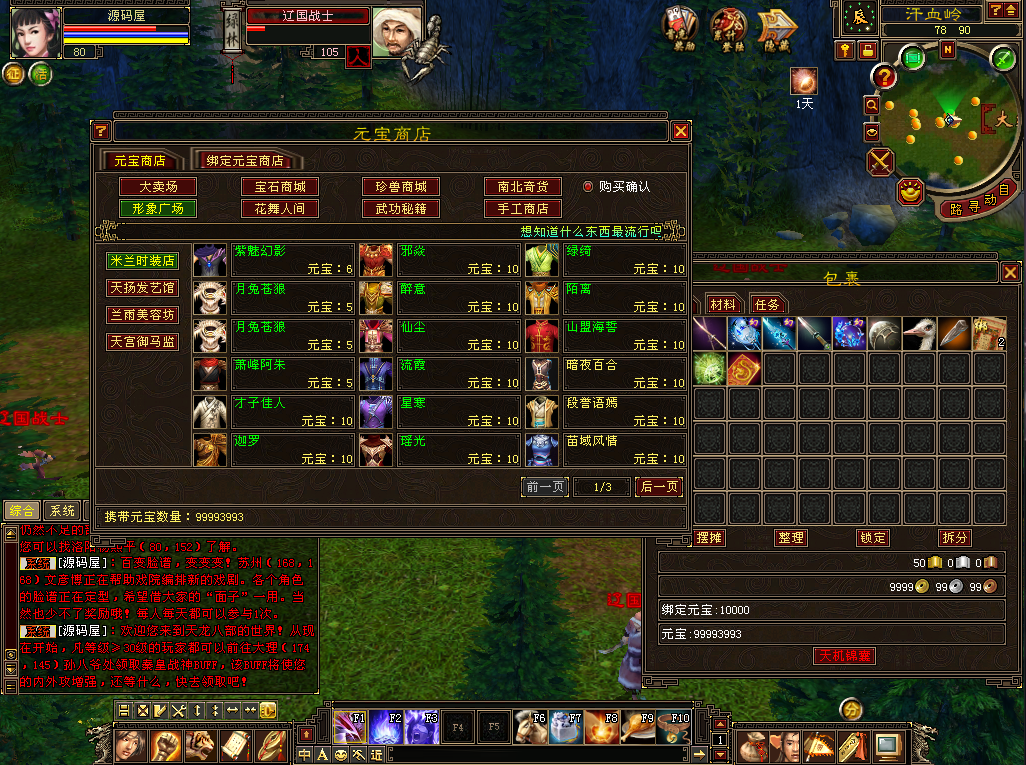Choose the 武功秘籍 category
1026x765 pixels.
click(400, 209)
